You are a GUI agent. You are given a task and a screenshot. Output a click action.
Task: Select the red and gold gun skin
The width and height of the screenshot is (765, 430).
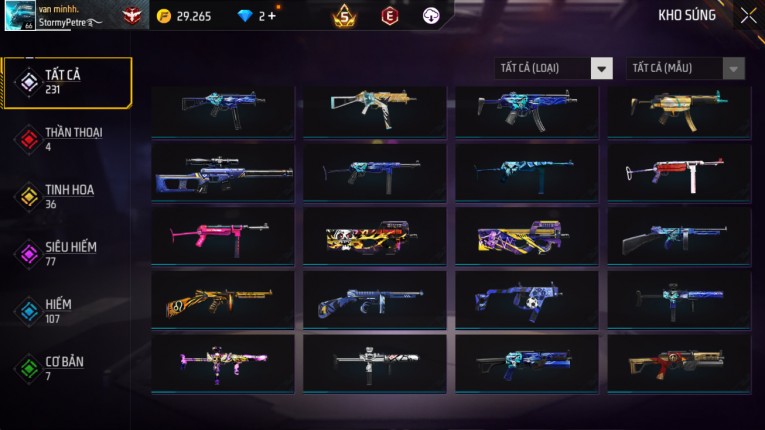(x=678, y=363)
